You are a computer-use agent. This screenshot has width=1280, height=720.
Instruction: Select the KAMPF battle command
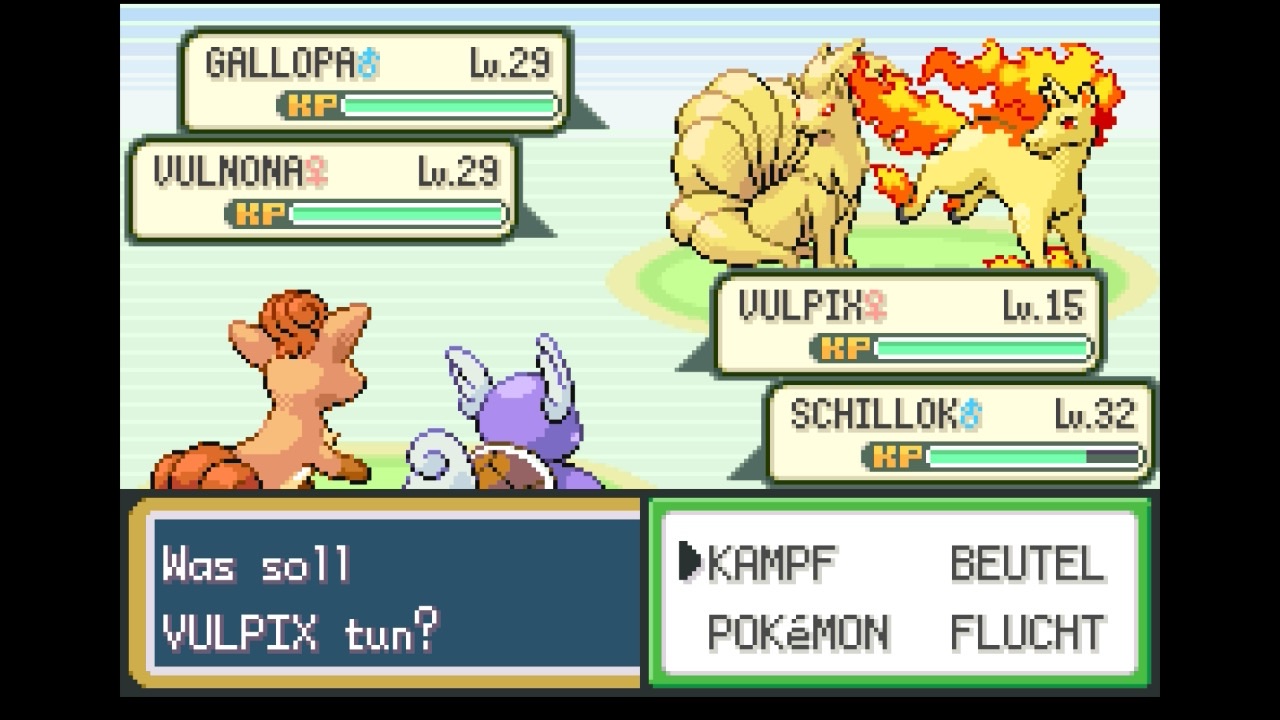(771, 564)
